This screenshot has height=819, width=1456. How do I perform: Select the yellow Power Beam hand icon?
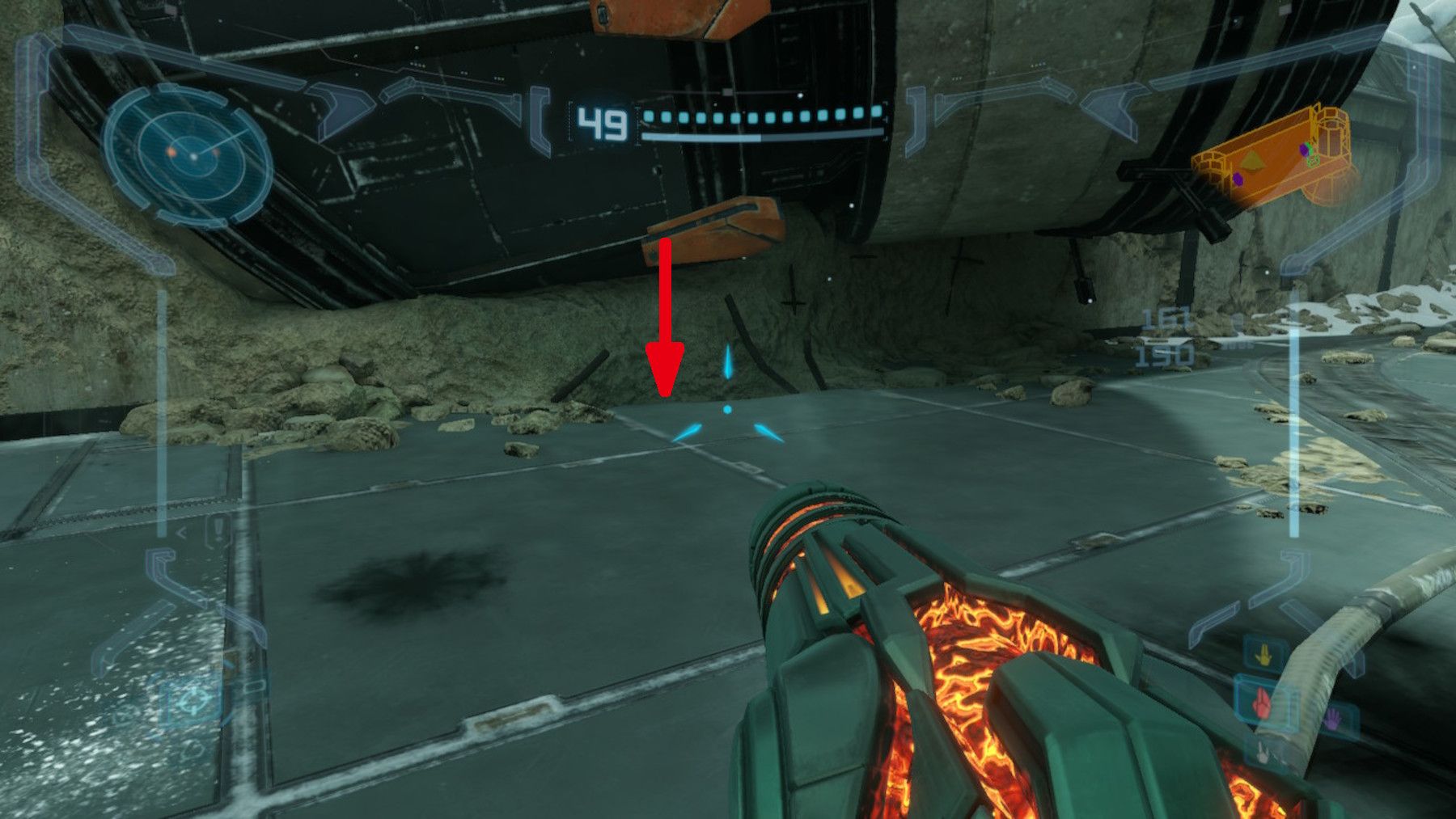pyautogui.click(x=1266, y=652)
